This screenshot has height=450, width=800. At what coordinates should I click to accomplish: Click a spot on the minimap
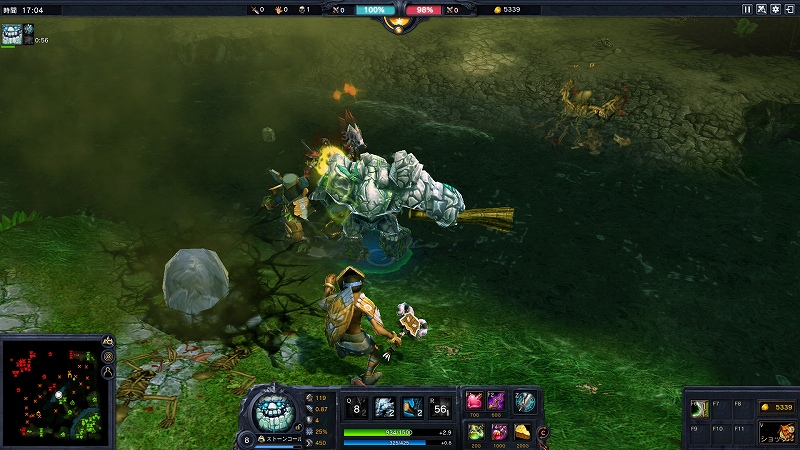click(50, 390)
